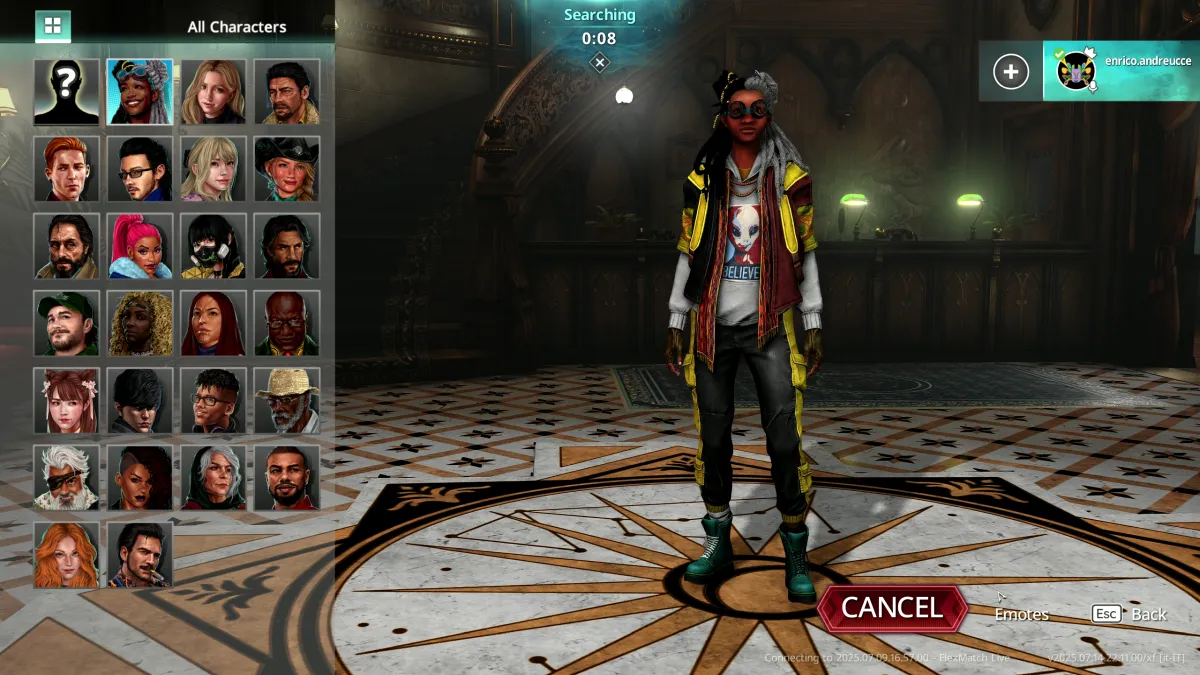The image size is (1200, 675).
Task: Pick the grey-haired hooded woman portrait
Action: pyautogui.click(x=213, y=477)
